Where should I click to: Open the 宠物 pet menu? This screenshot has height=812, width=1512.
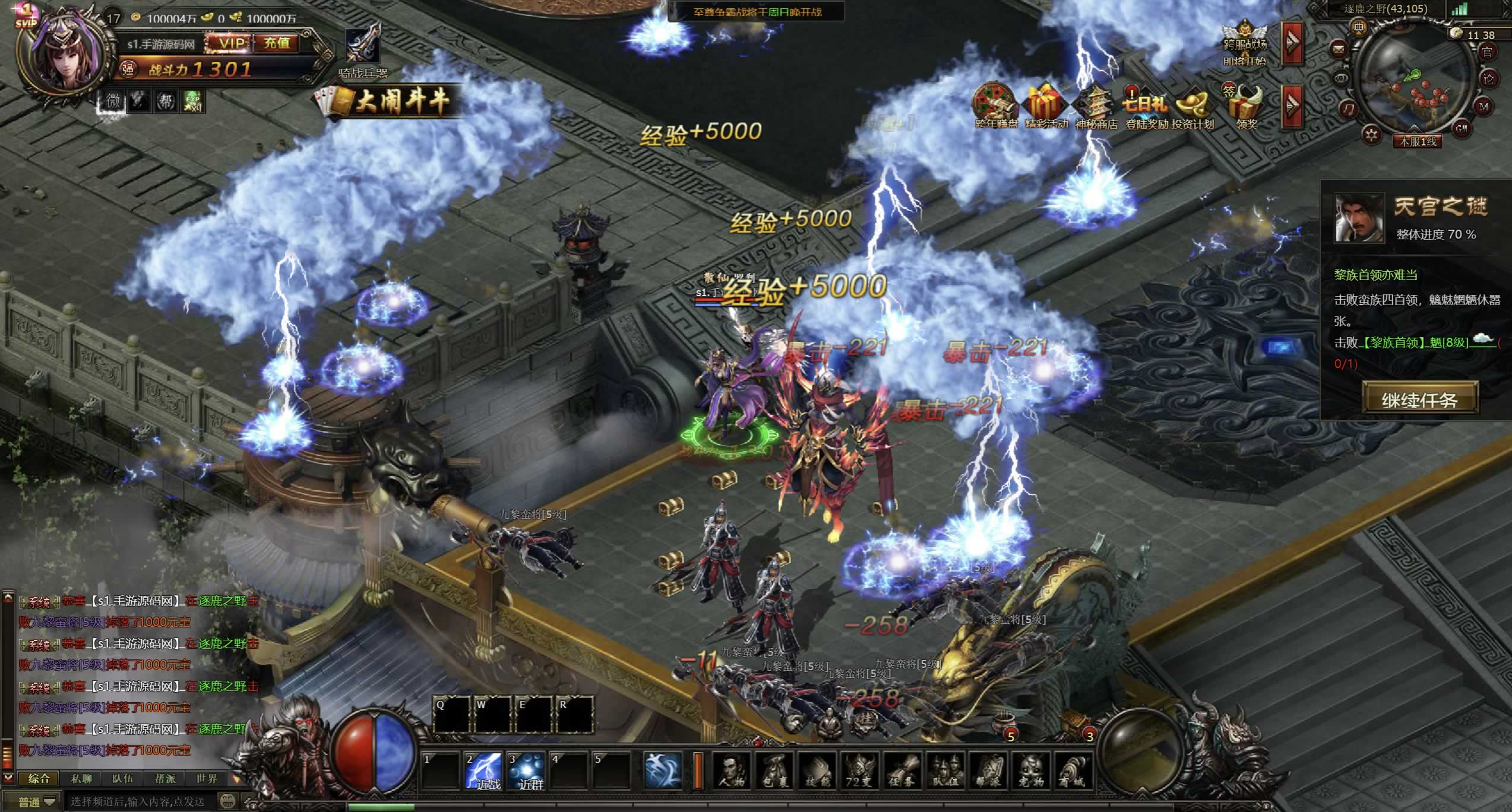tap(1030, 771)
